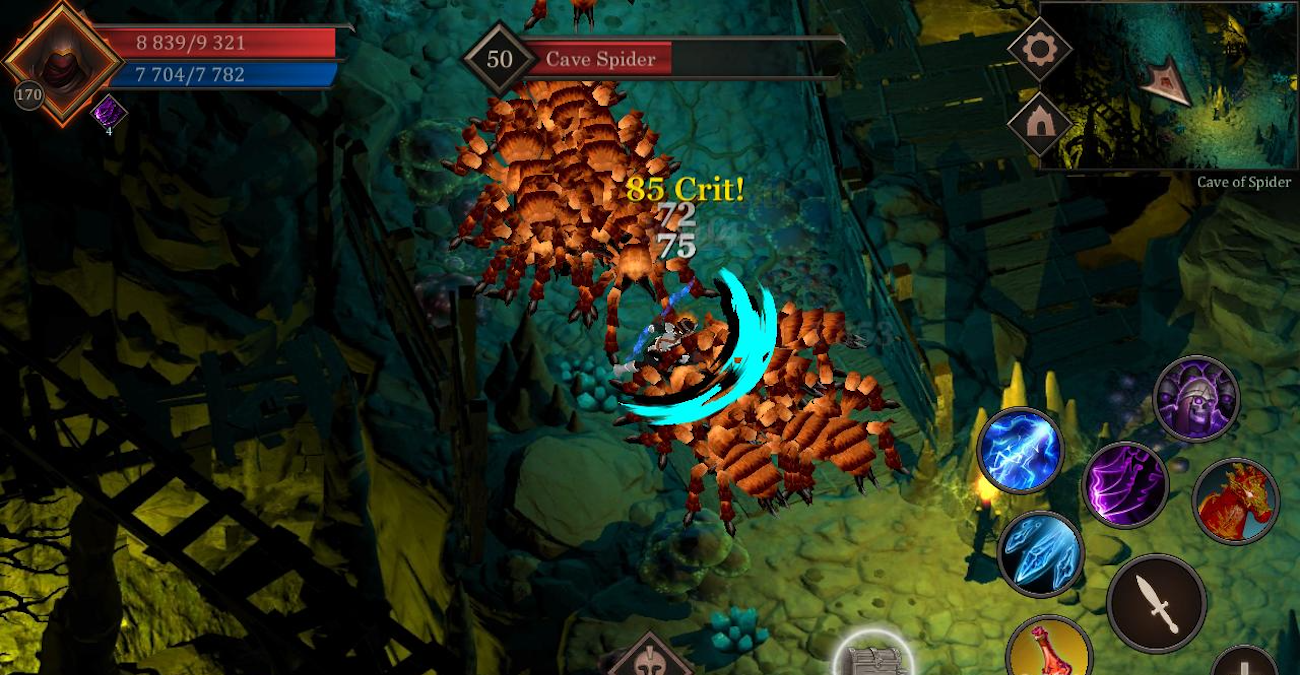This screenshot has width=1300, height=675.
Task: Cast the blue lightning storm skill
Action: click(1019, 451)
